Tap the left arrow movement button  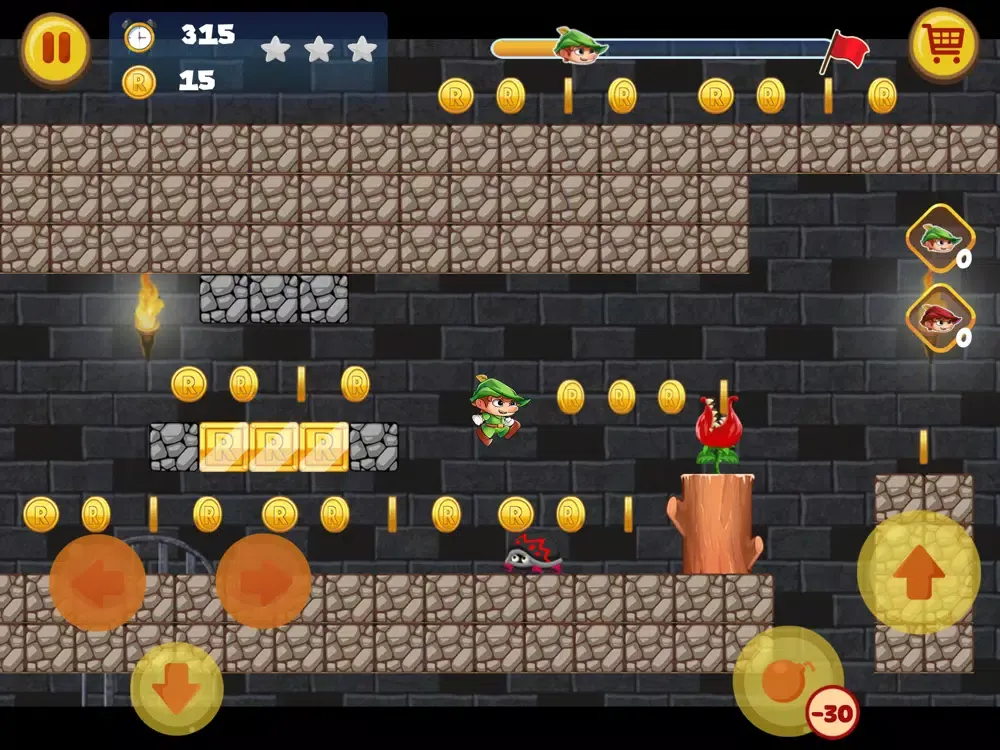98,583
